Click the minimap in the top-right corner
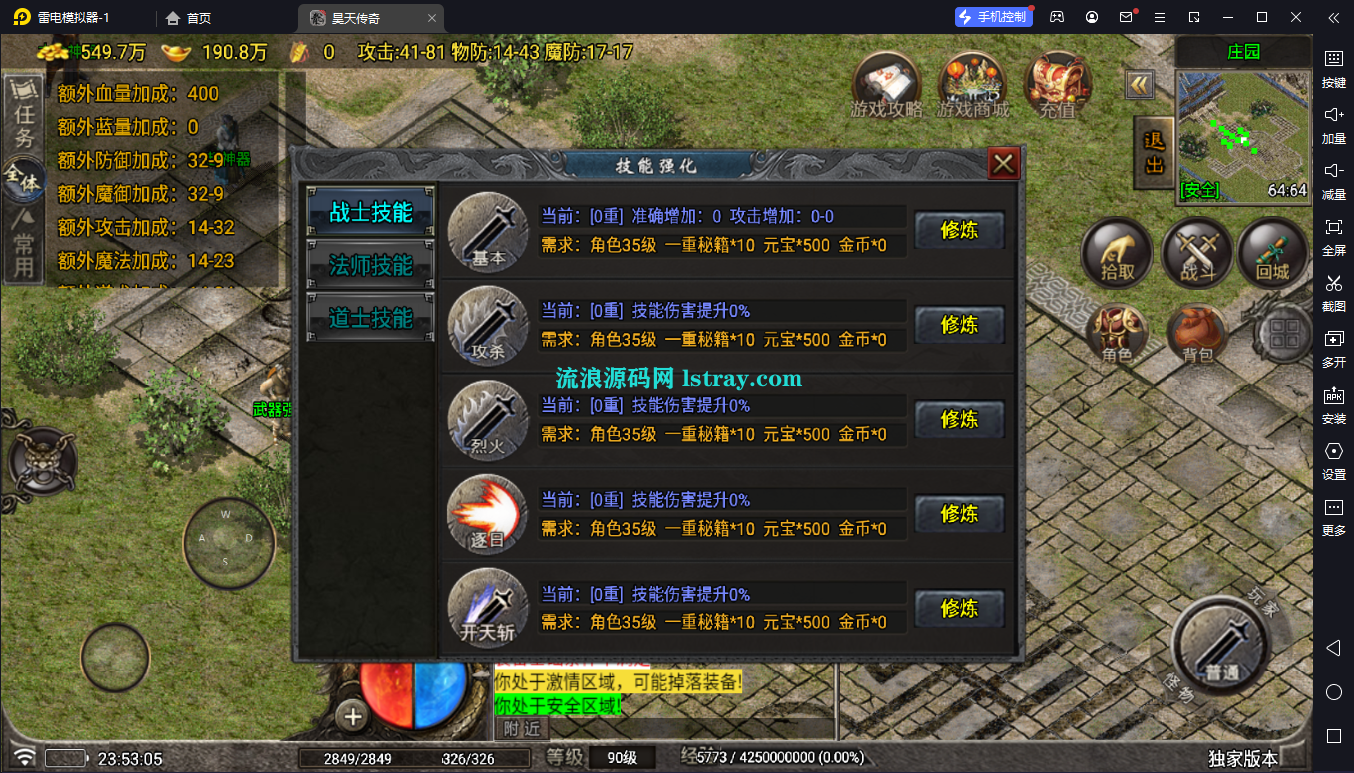 coord(1243,135)
